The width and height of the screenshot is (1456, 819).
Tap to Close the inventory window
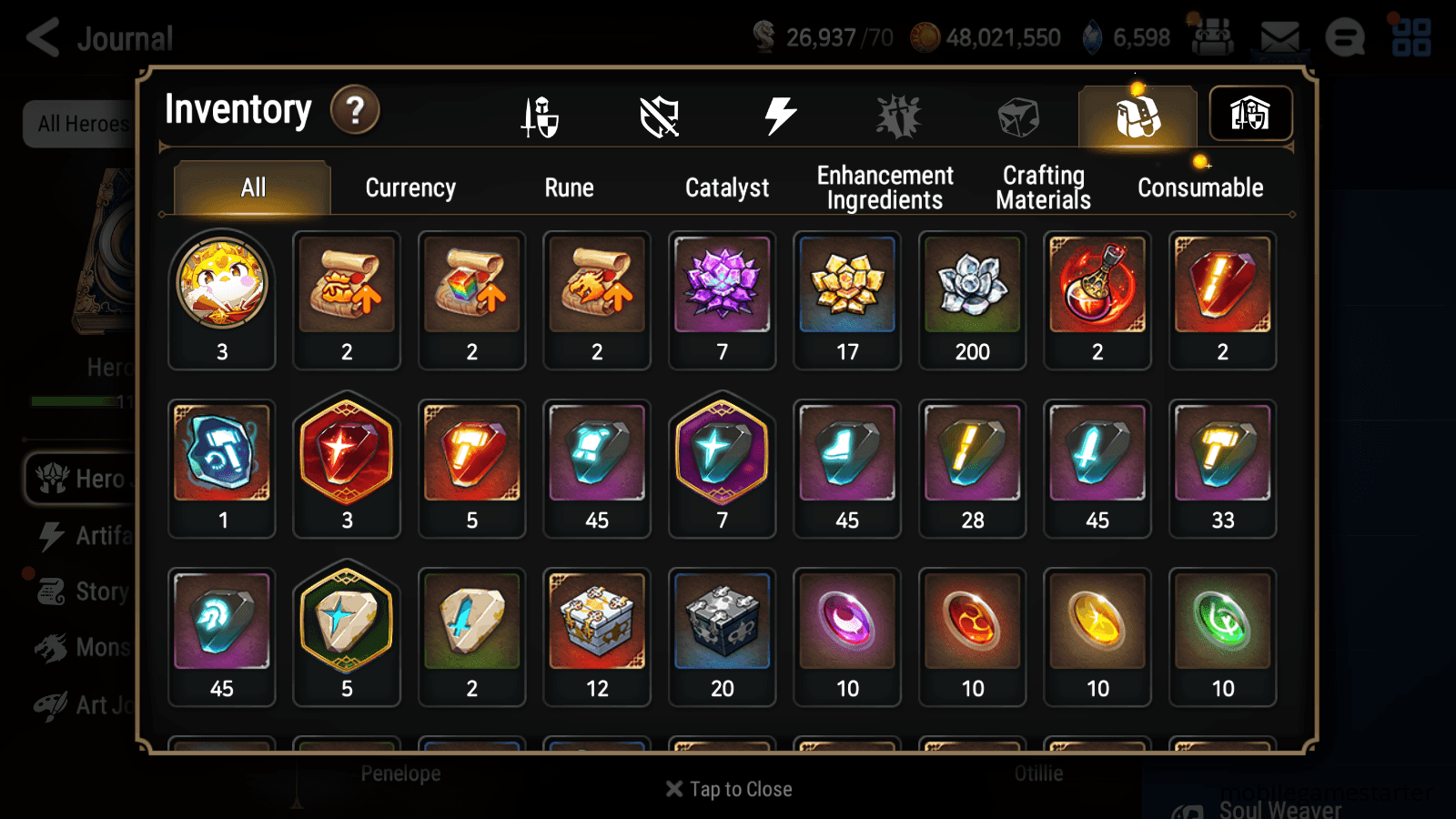coord(728,789)
